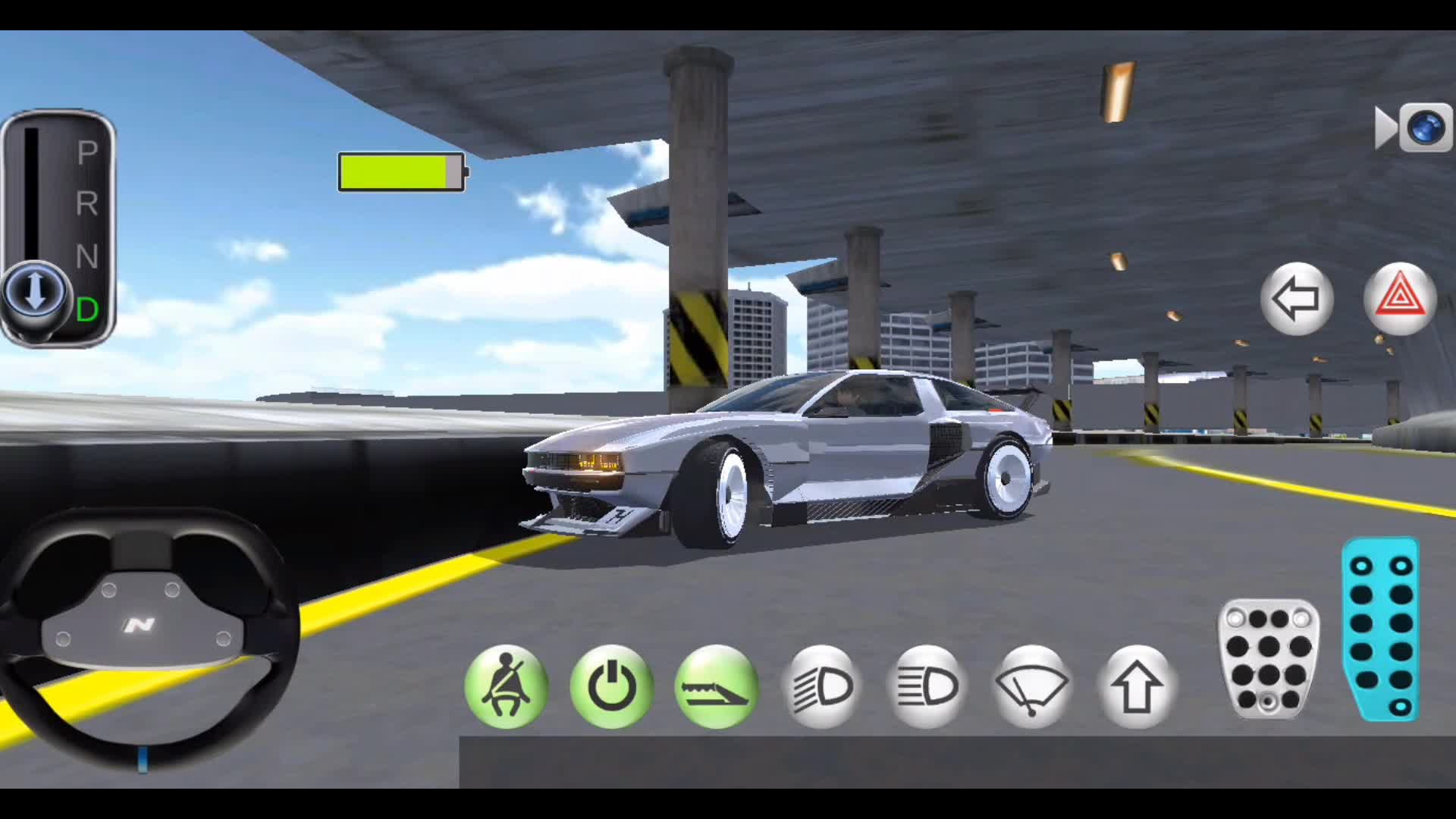The height and width of the screenshot is (819, 1456).
Task: Activate the windshield wipers
Action: tap(1032, 686)
